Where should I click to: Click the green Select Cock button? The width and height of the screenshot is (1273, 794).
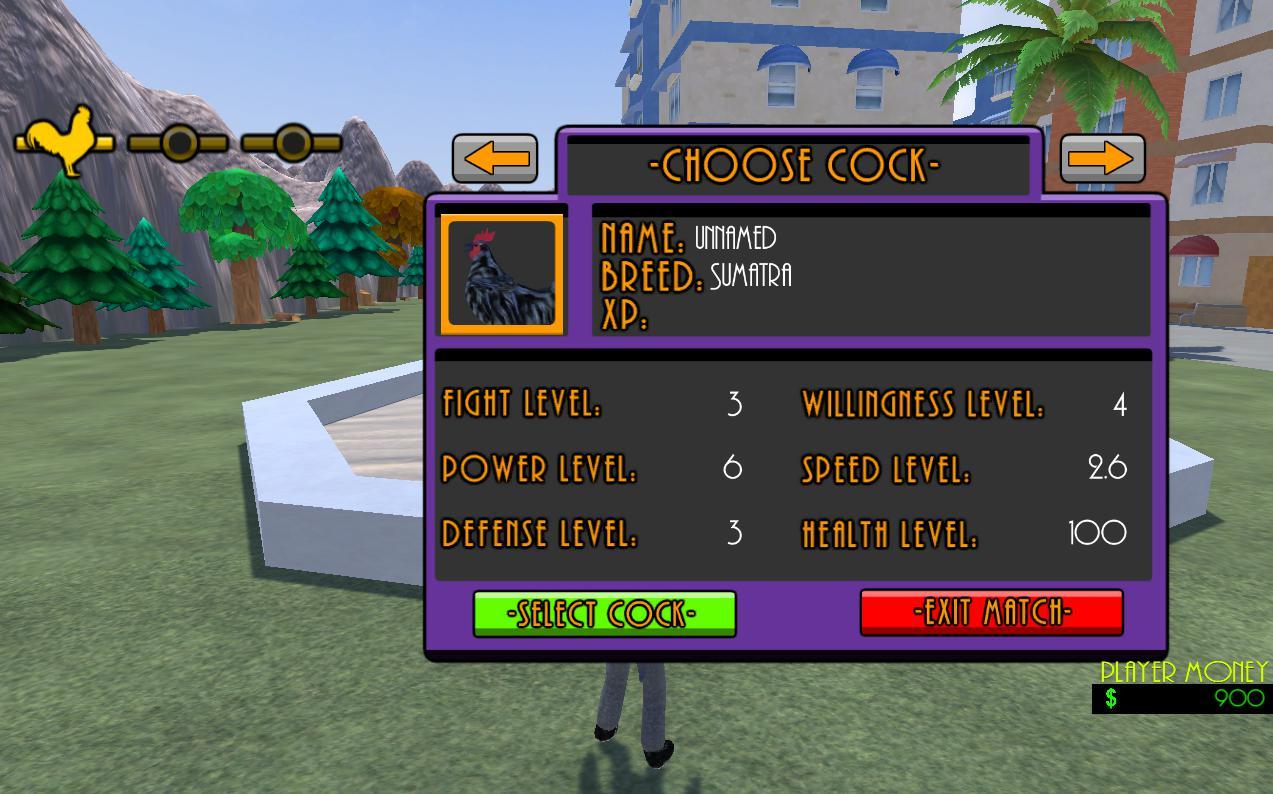604,613
